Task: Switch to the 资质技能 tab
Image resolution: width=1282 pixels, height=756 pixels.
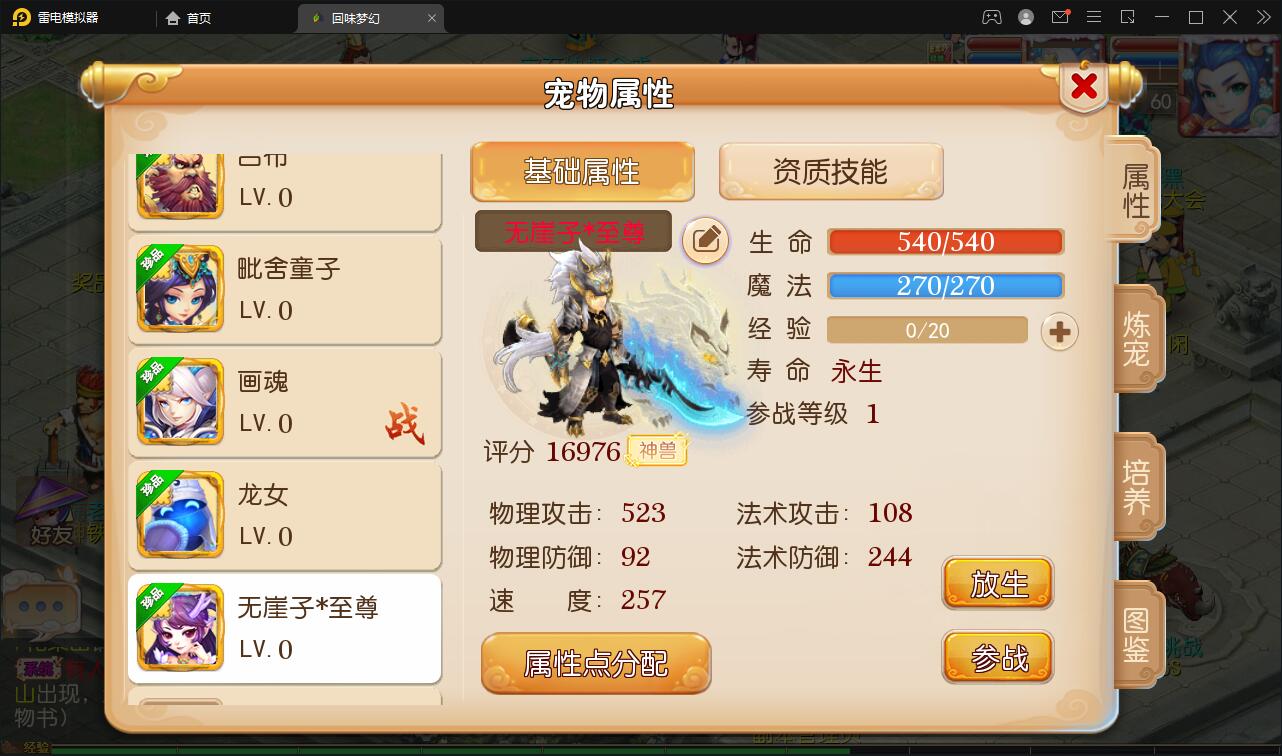Action: [831, 170]
